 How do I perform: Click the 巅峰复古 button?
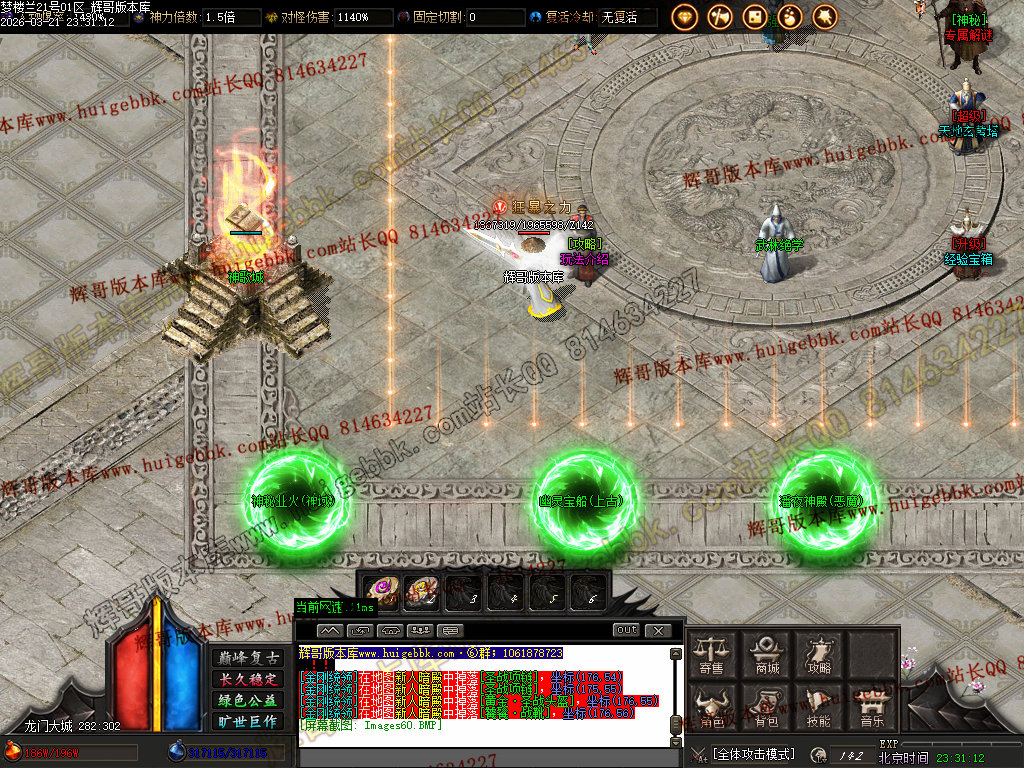[x=247, y=658]
